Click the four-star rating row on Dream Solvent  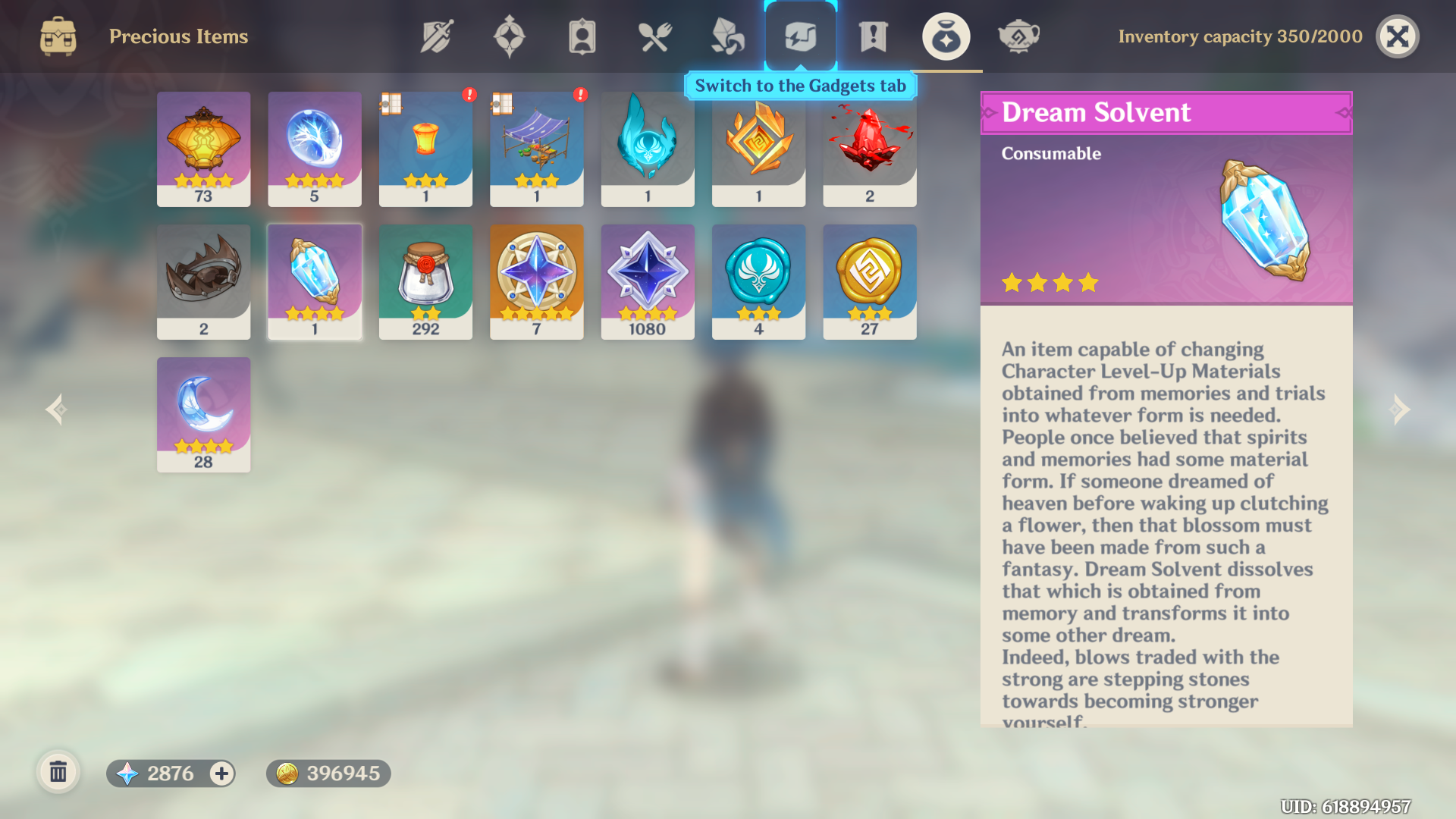tap(1050, 283)
